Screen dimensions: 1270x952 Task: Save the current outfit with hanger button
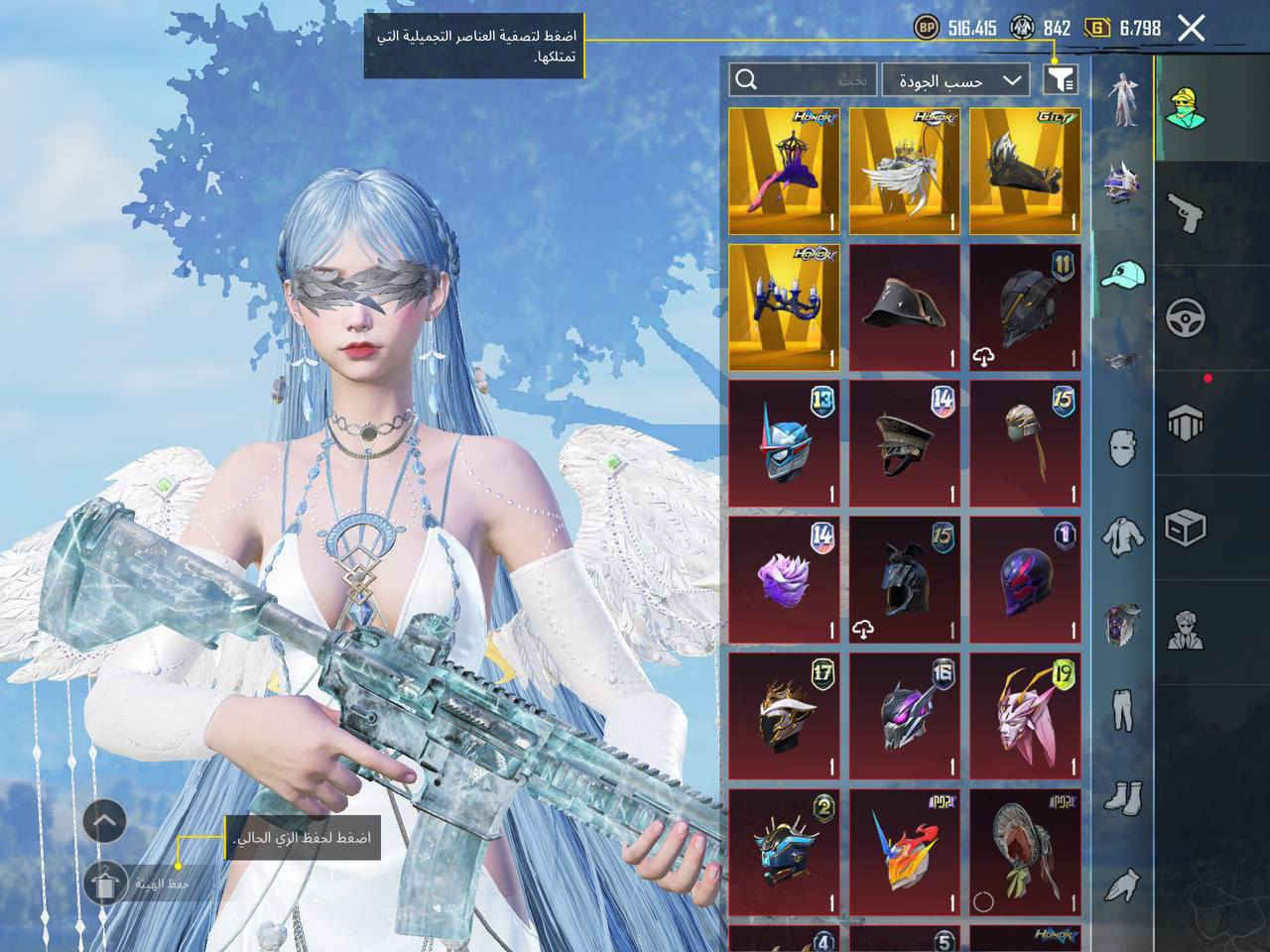tap(105, 882)
